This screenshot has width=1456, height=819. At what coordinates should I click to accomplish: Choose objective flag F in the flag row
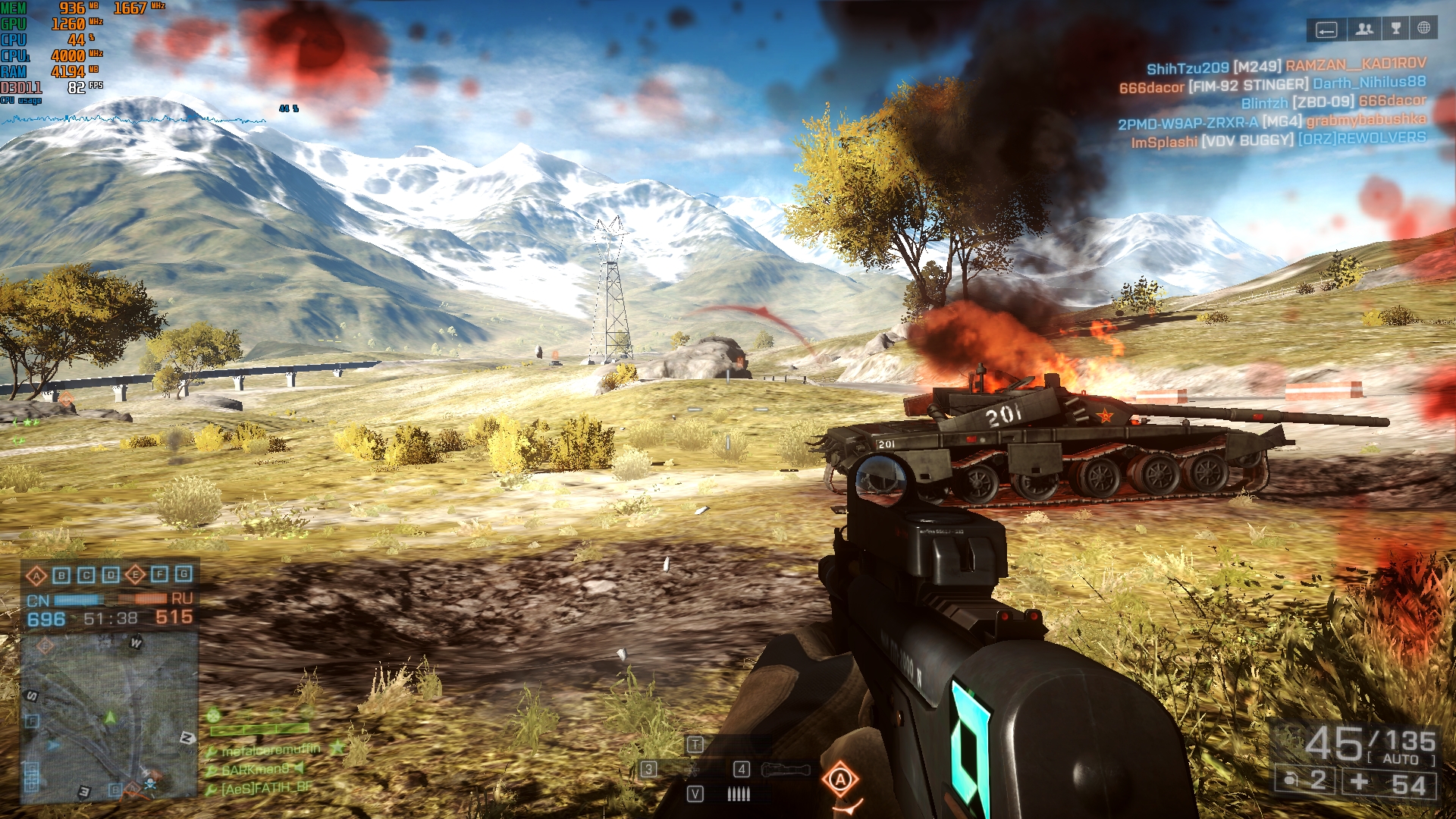(159, 574)
